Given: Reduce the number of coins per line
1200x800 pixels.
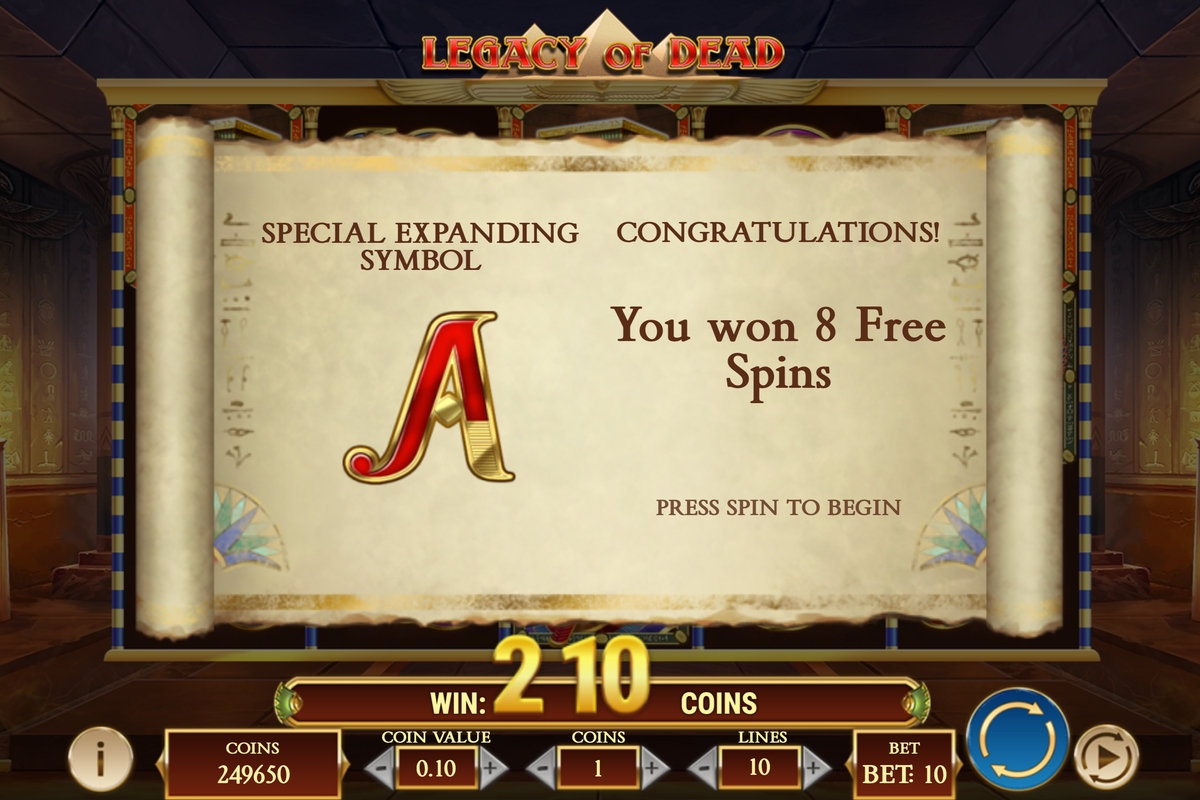Looking at the screenshot, I should (542, 768).
